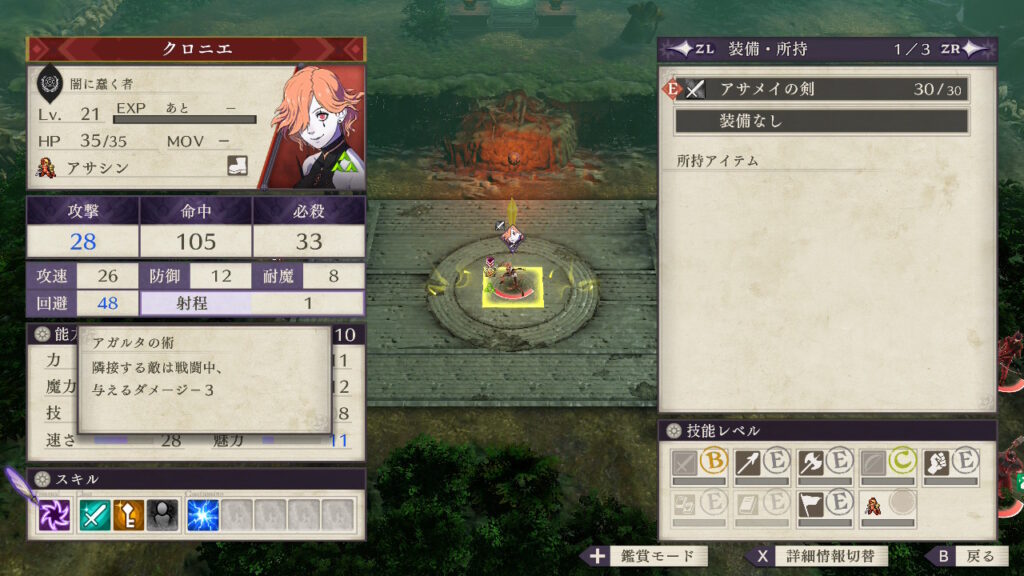Select the blue lightning combat skill icon
1024x576 pixels.
pos(203,514)
